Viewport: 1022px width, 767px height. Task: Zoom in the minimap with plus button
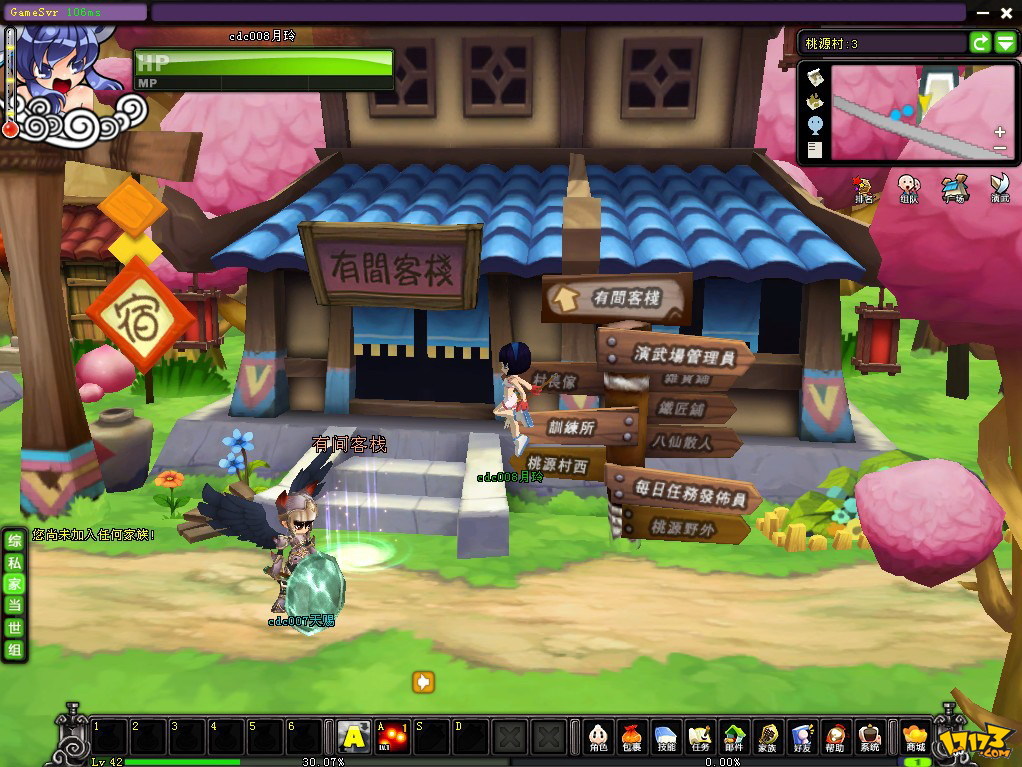pyautogui.click(x=999, y=132)
